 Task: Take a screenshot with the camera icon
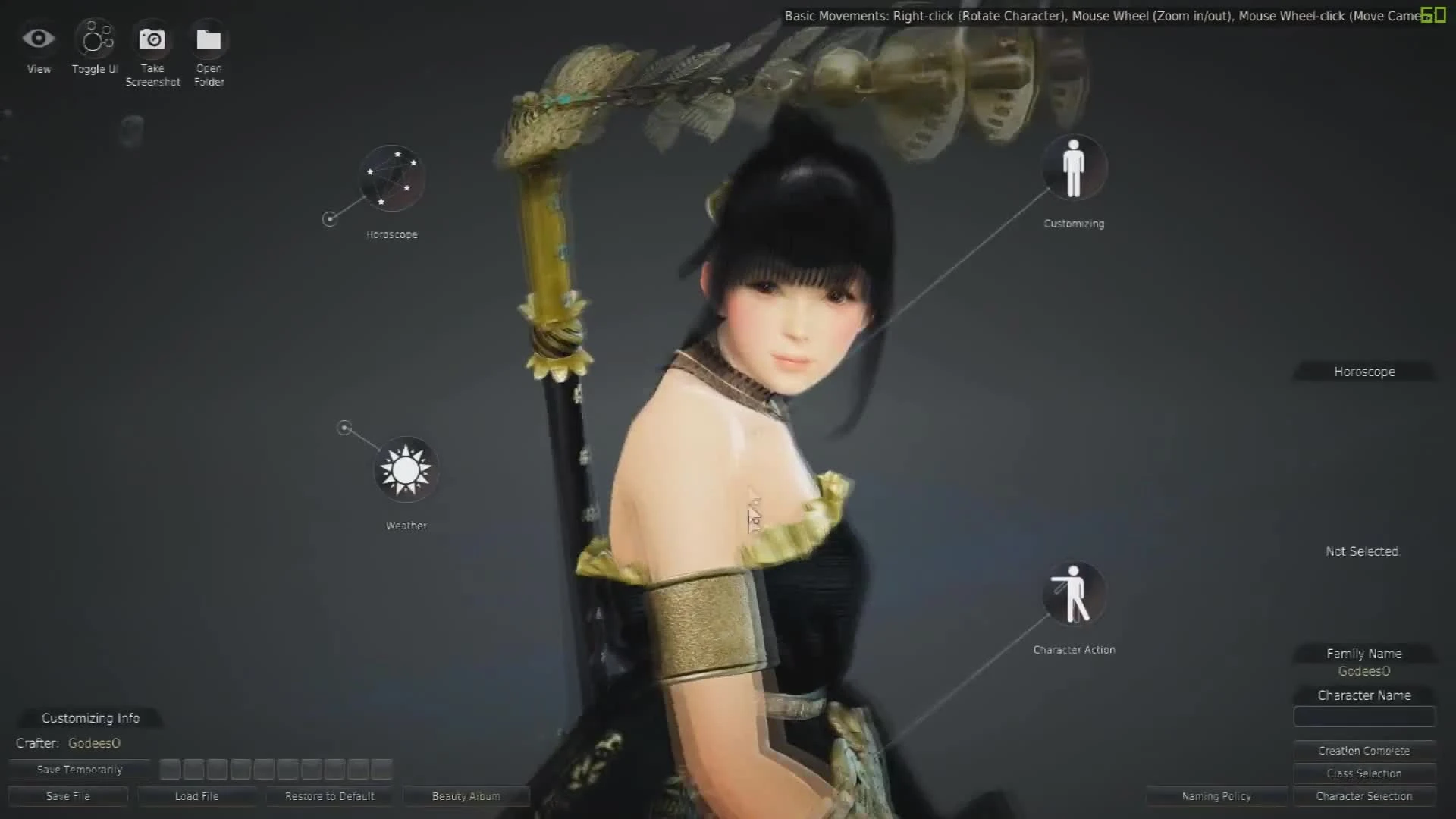[153, 39]
